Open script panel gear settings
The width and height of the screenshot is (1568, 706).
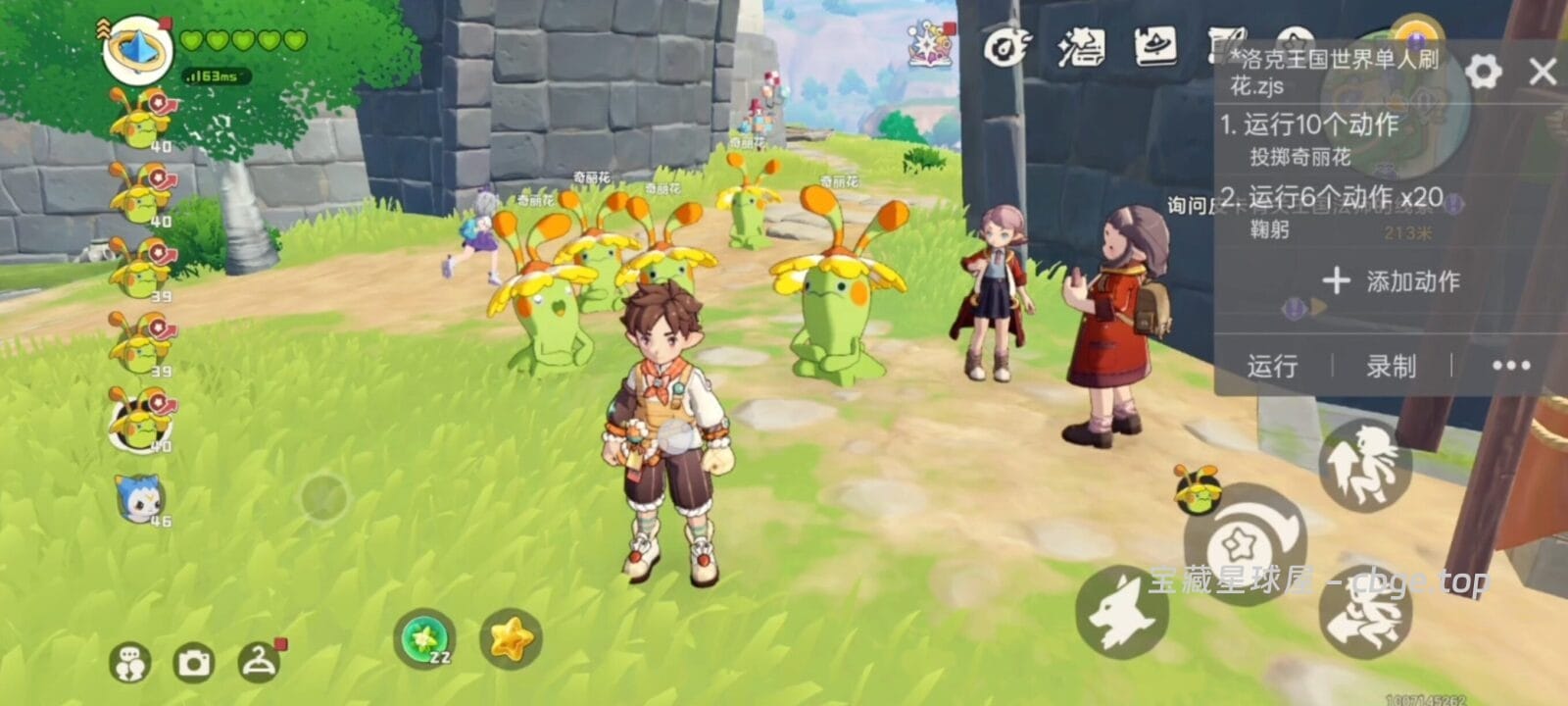tap(1483, 72)
